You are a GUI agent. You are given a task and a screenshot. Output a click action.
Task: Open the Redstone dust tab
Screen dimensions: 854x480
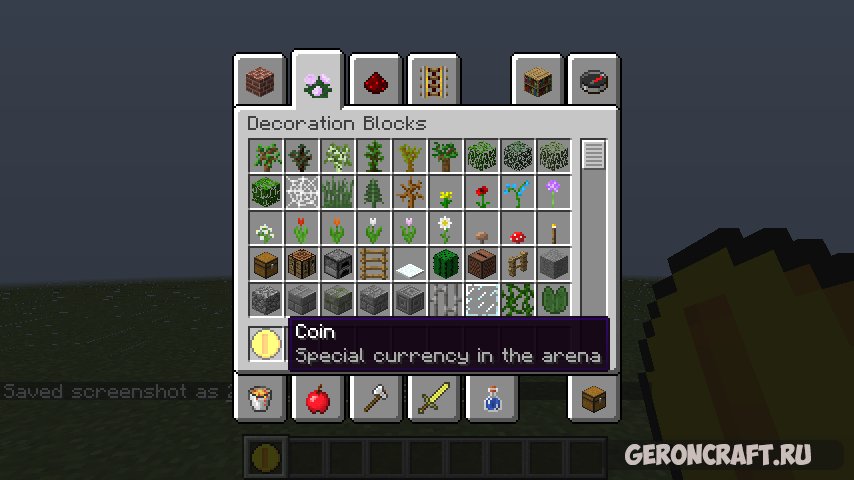(x=376, y=80)
